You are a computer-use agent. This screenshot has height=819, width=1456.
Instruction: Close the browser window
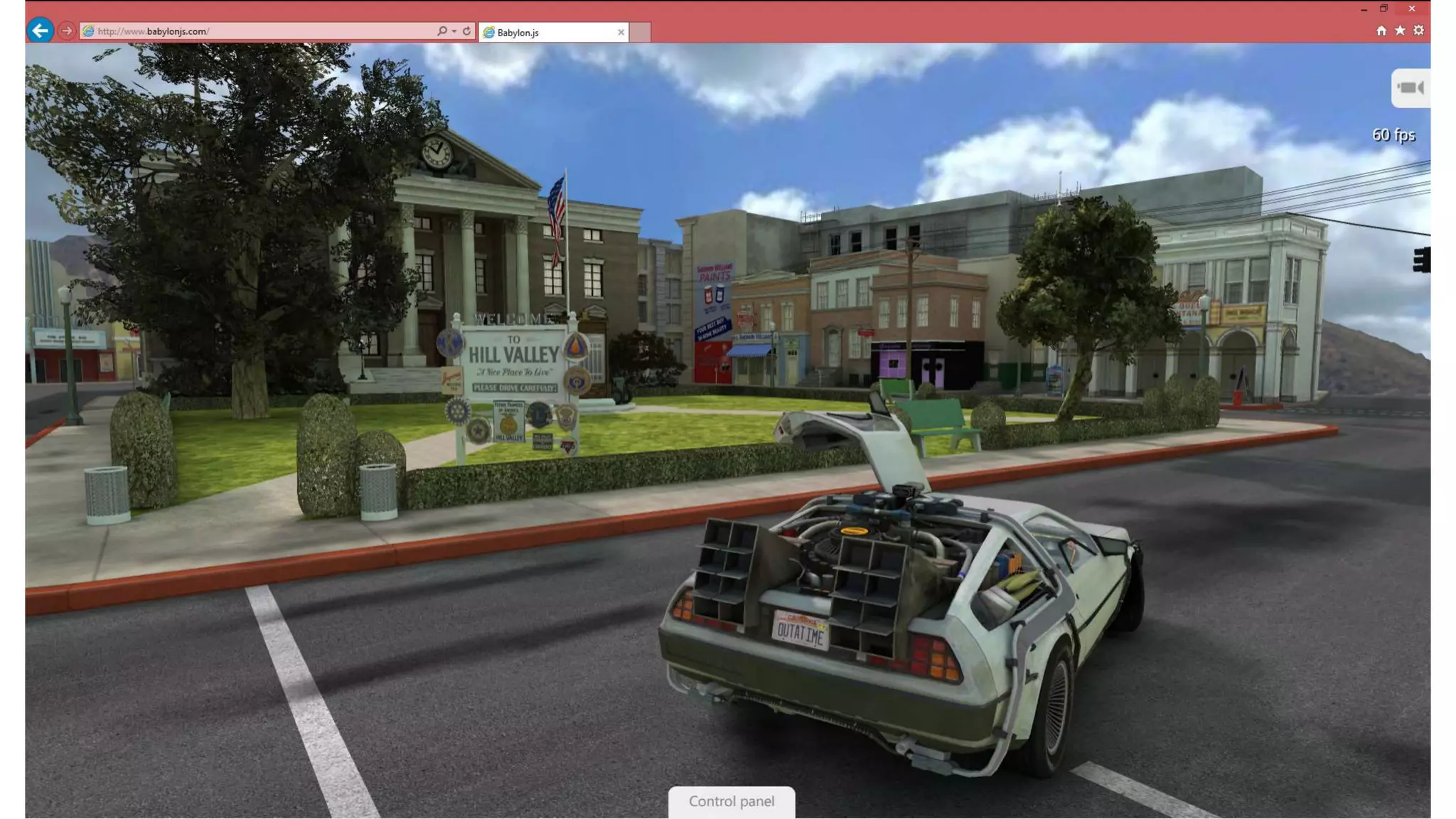[1412, 9]
